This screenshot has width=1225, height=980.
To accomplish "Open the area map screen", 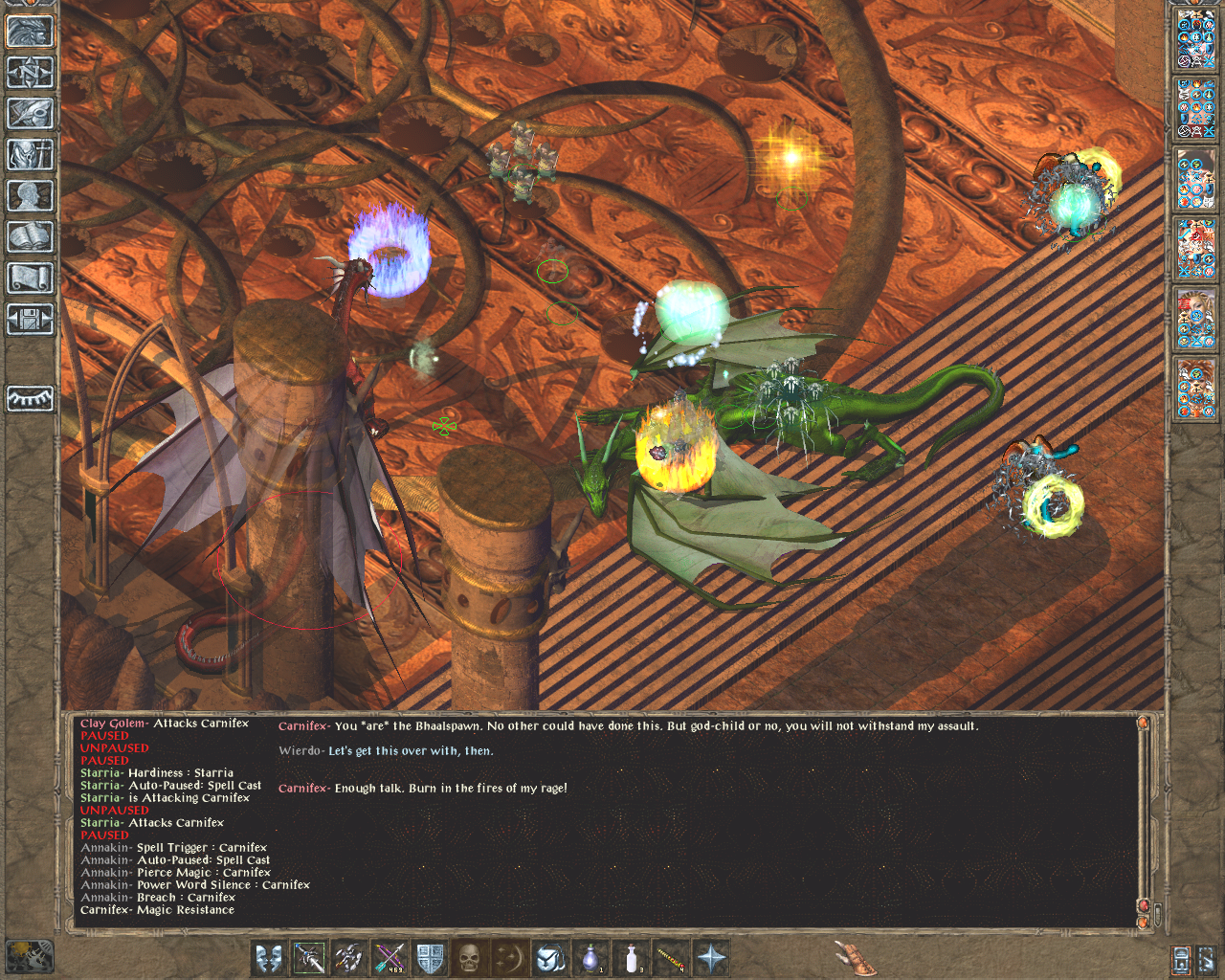I will [x=30, y=73].
